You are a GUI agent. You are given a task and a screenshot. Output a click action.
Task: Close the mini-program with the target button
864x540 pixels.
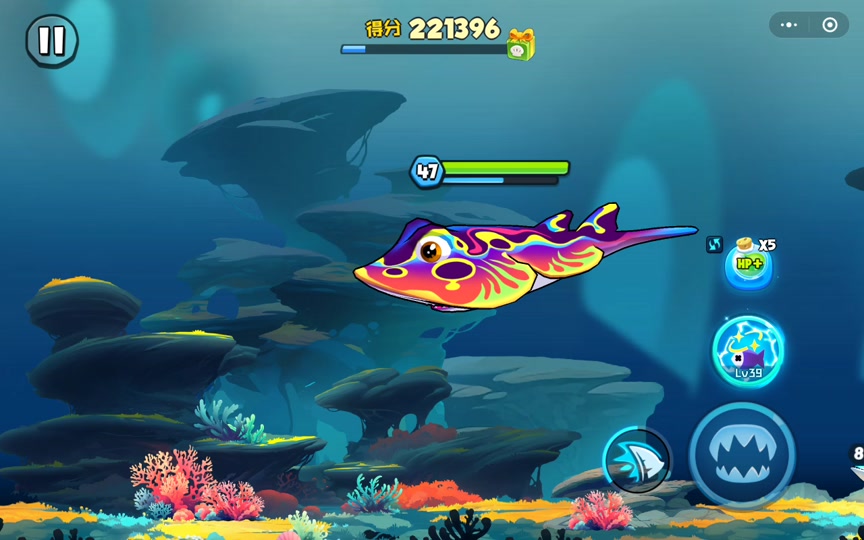click(x=830, y=25)
